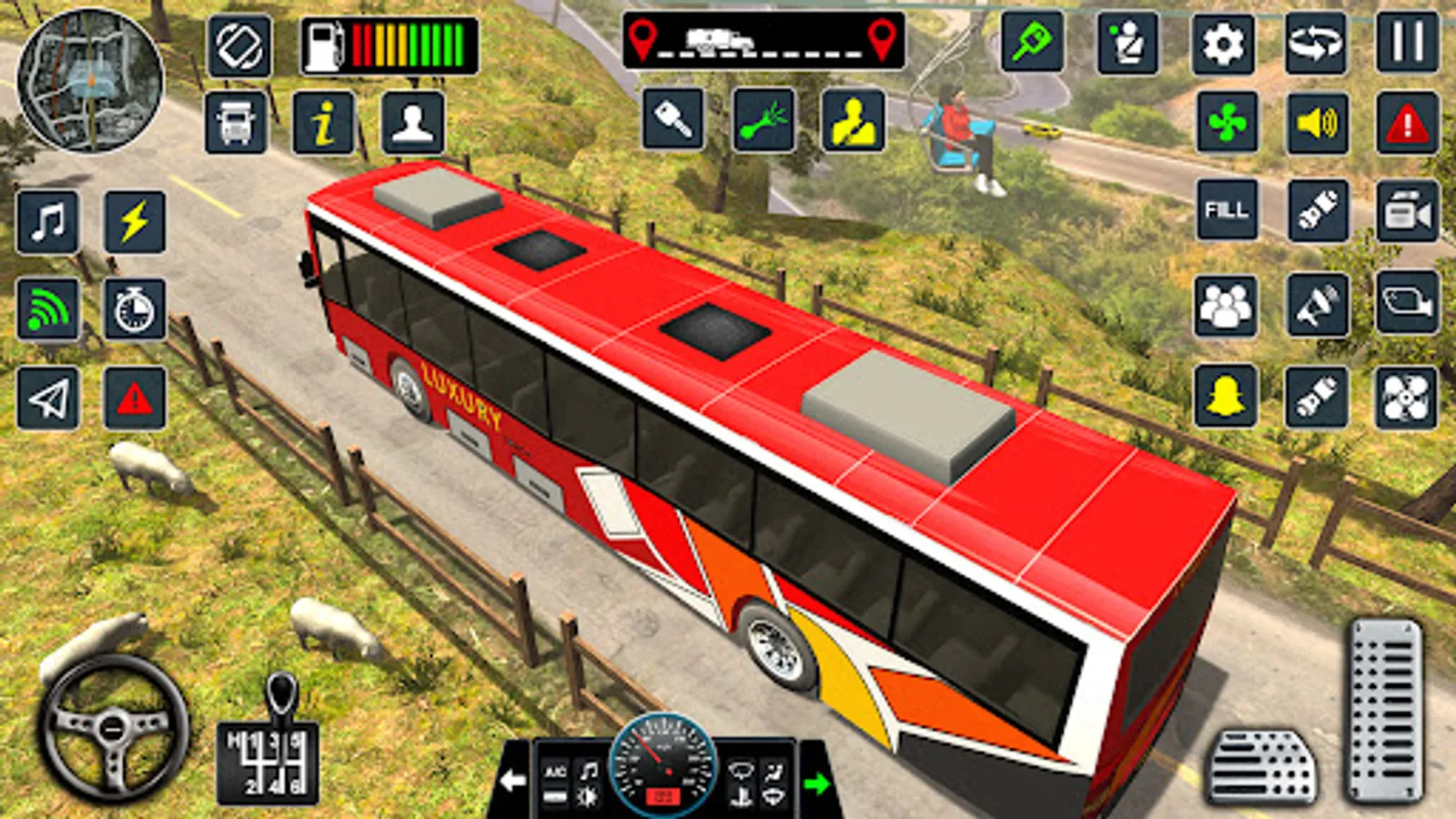
Task: Open the stopwatch timer button
Action: [135, 309]
